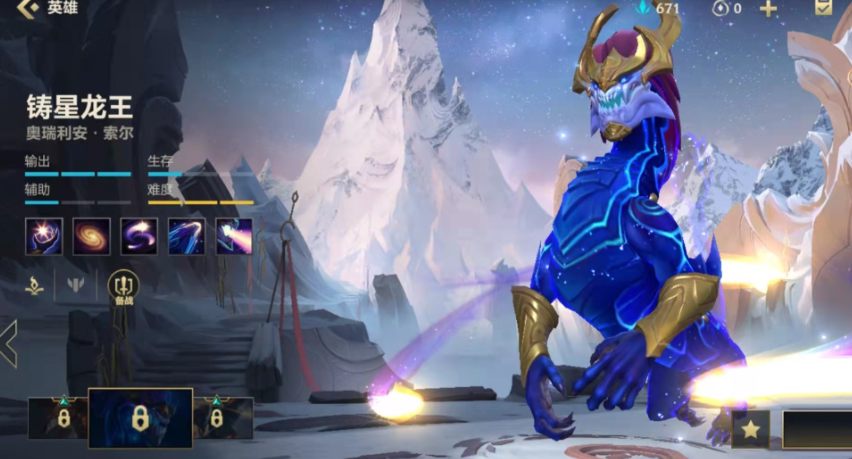
Task: Switch to the previous champion with the arrow
Action: click(9, 344)
